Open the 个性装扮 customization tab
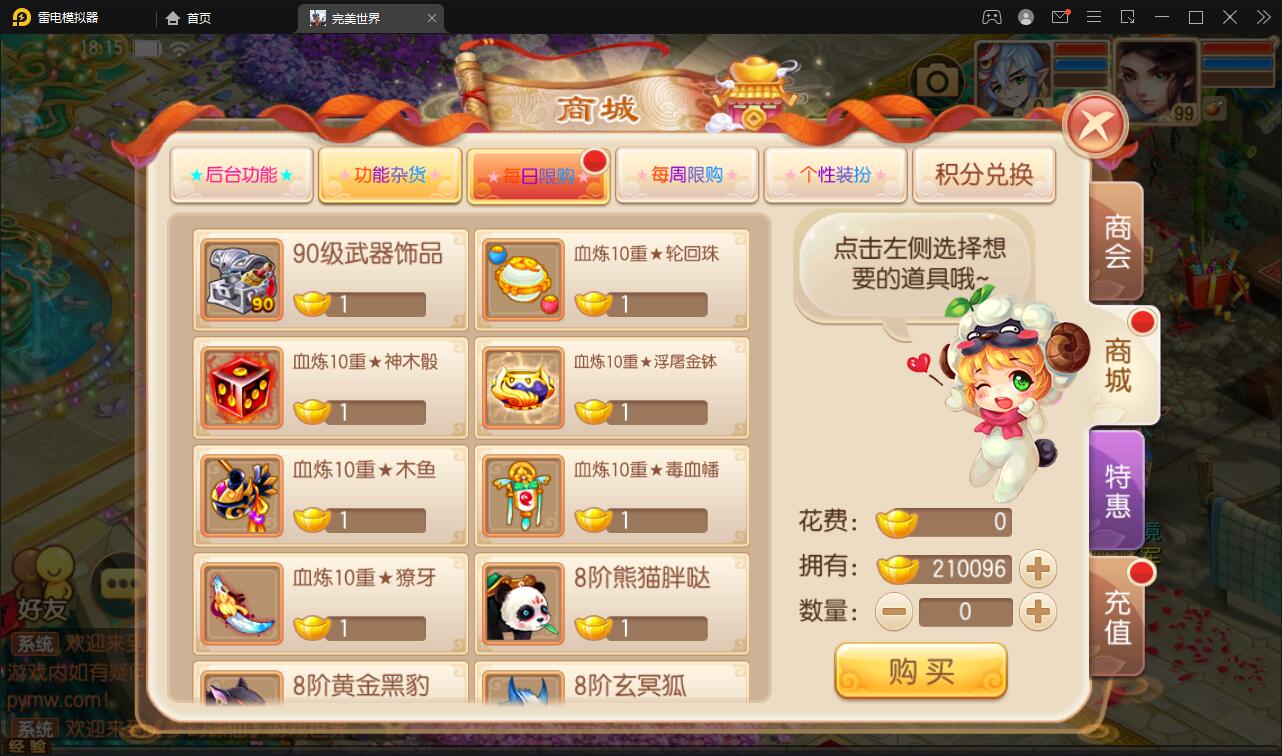Viewport: 1282px width, 756px height. pyautogui.click(x=836, y=173)
